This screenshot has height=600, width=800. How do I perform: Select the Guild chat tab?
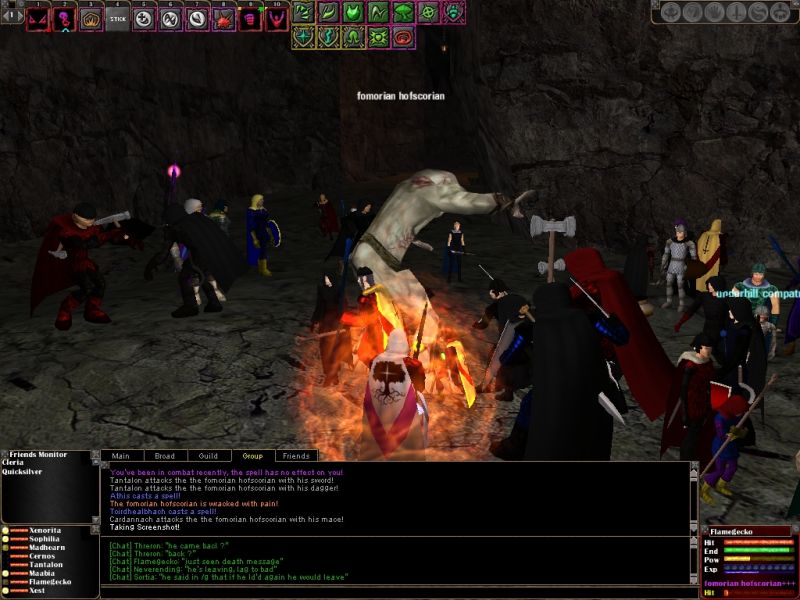point(208,456)
